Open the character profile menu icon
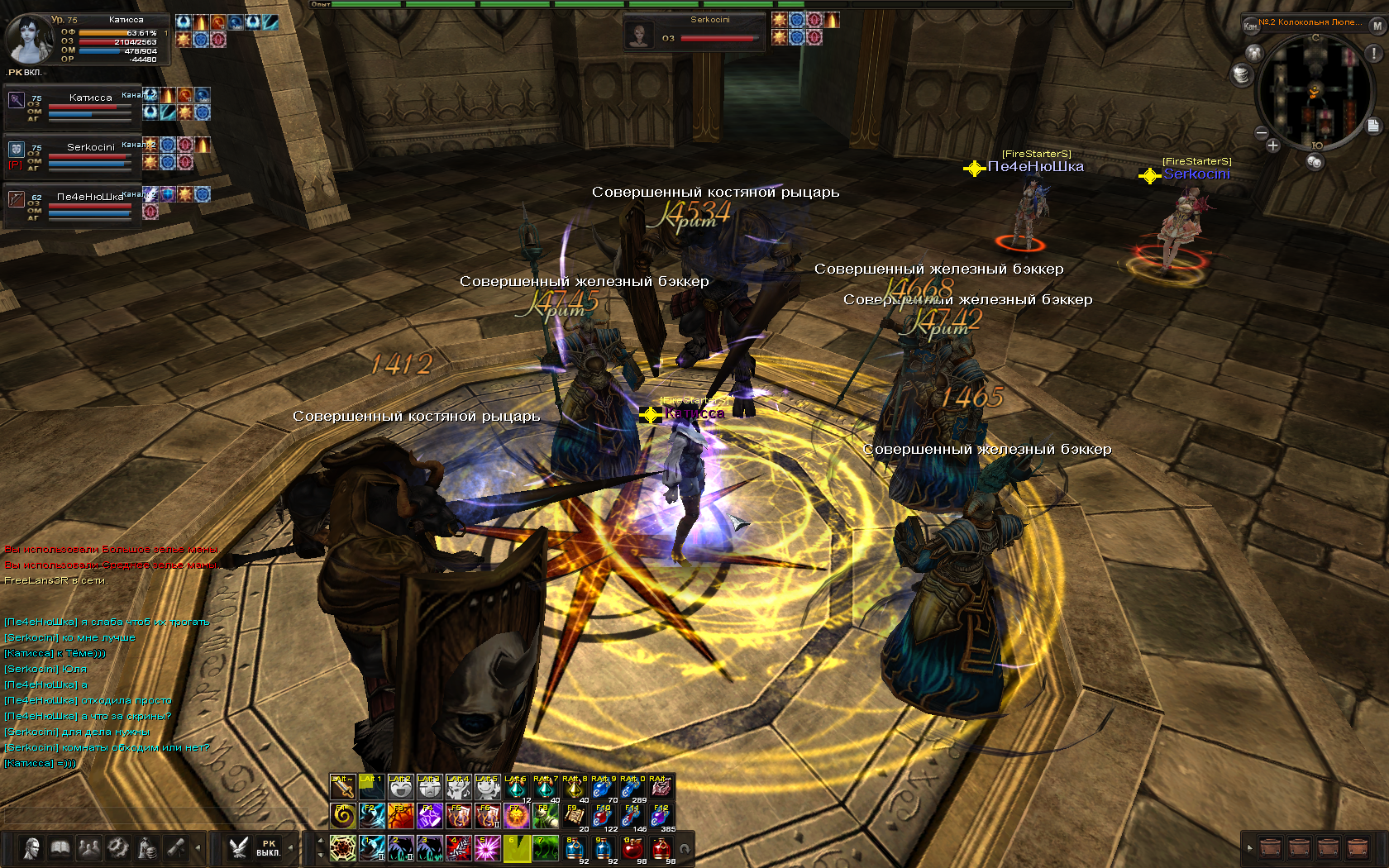This screenshot has width=1389, height=868. (x=31, y=848)
